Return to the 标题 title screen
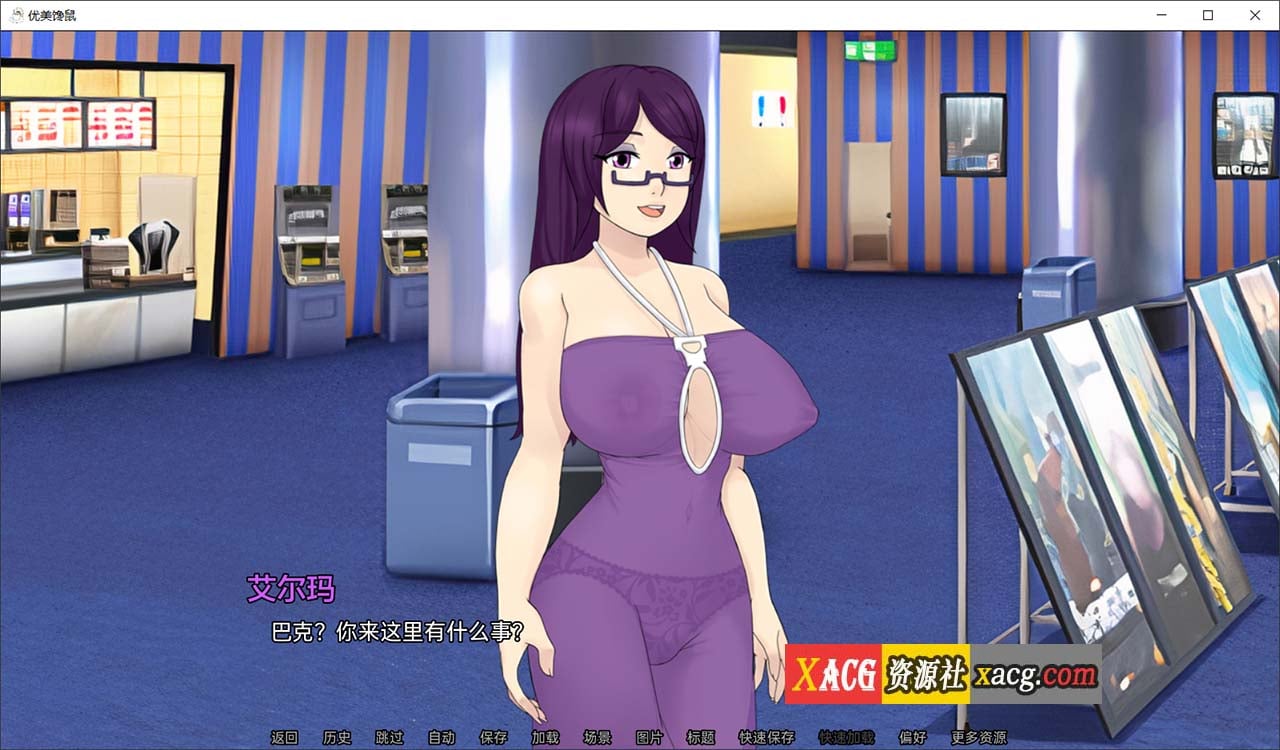Screen dimensions: 1280x750 point(700,737)
